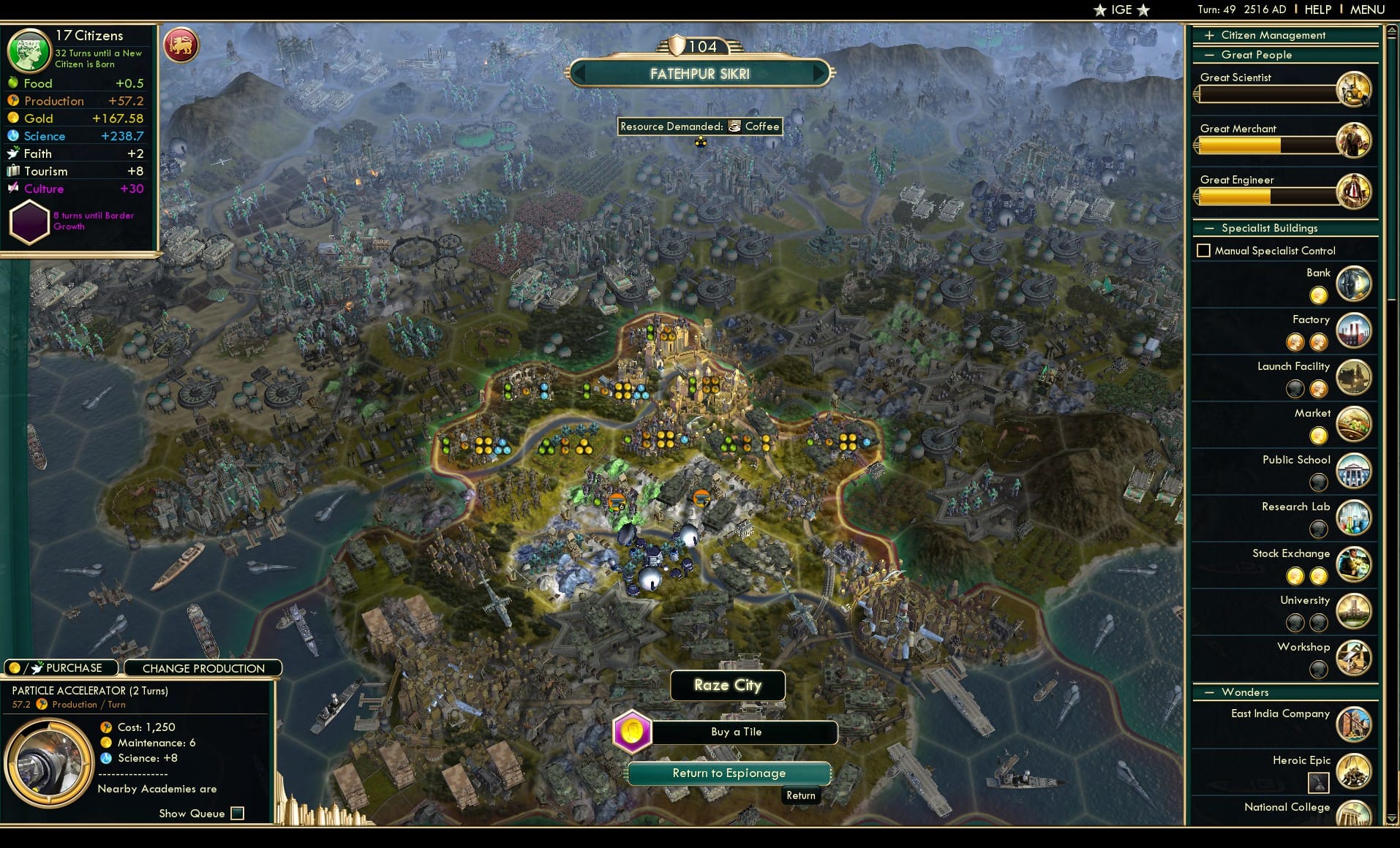Click the East India Company wonder icon

(x=1355, y=724)
